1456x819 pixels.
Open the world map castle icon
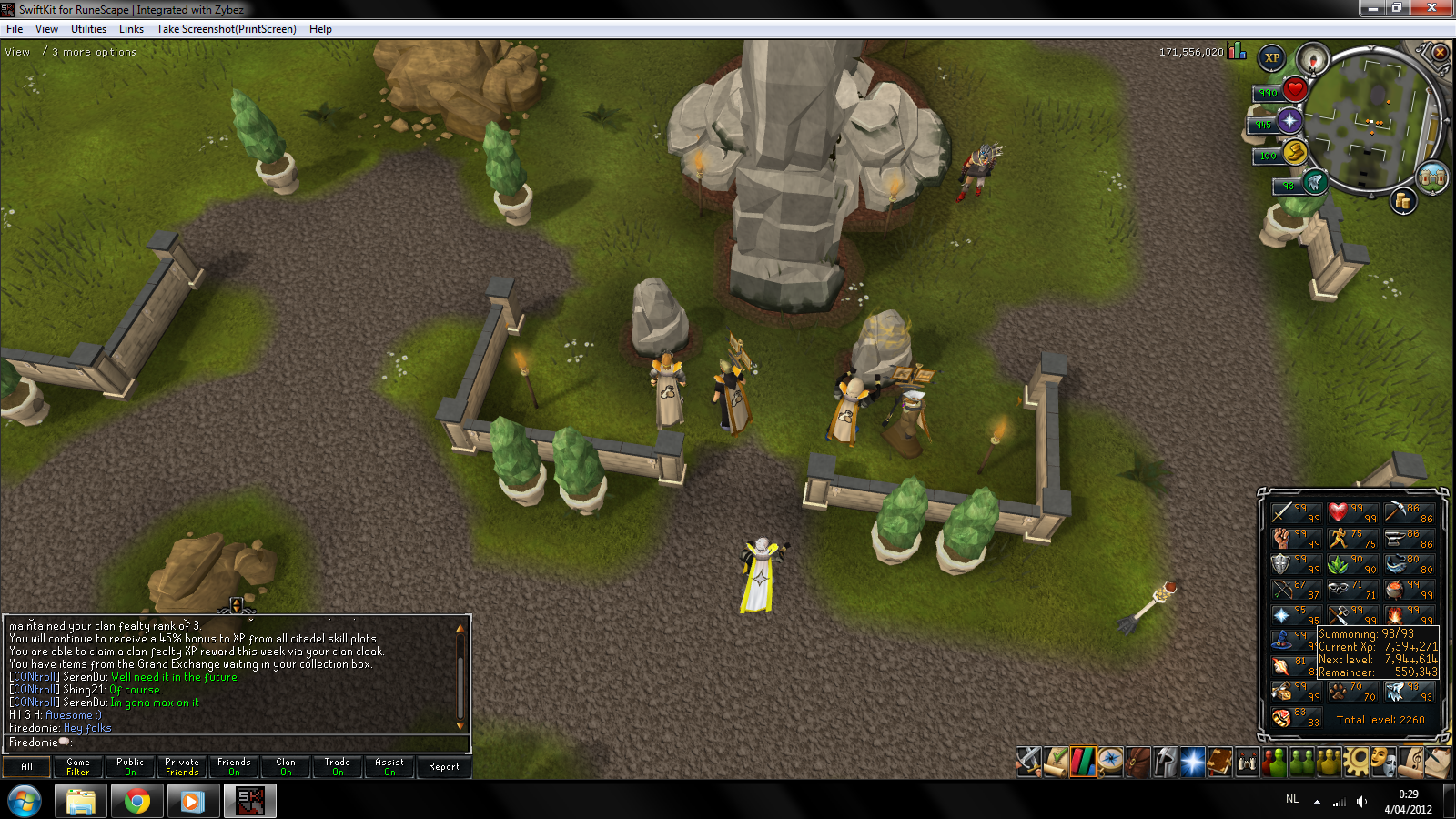pyautogui.click(x=1431, y=176)
